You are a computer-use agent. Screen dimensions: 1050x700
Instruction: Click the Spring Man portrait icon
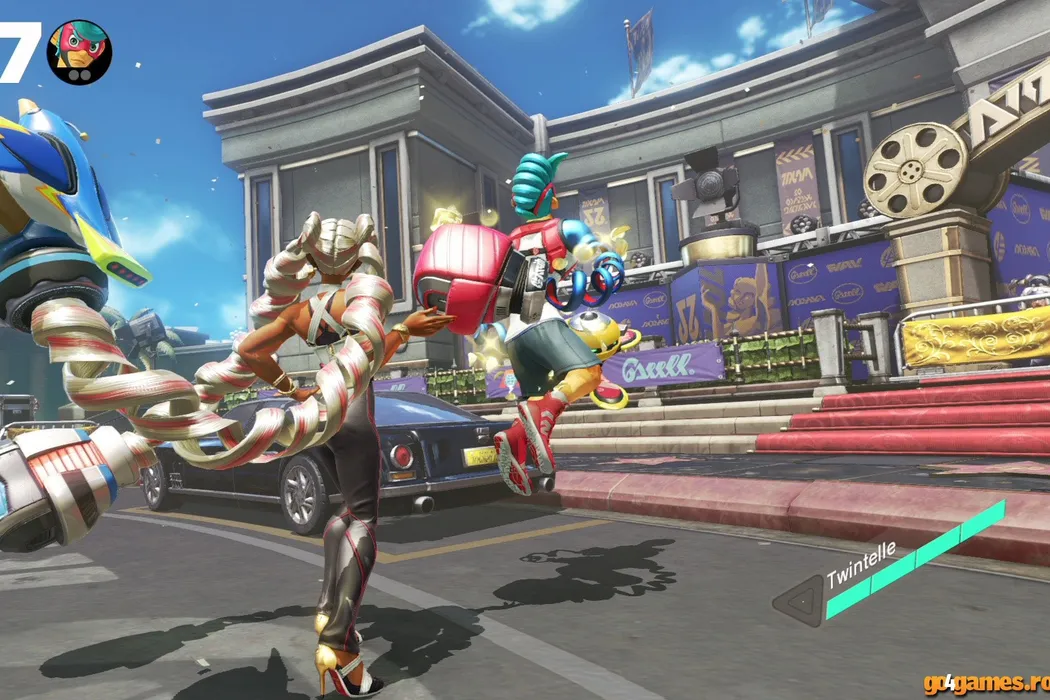click(x=79, y=52)
